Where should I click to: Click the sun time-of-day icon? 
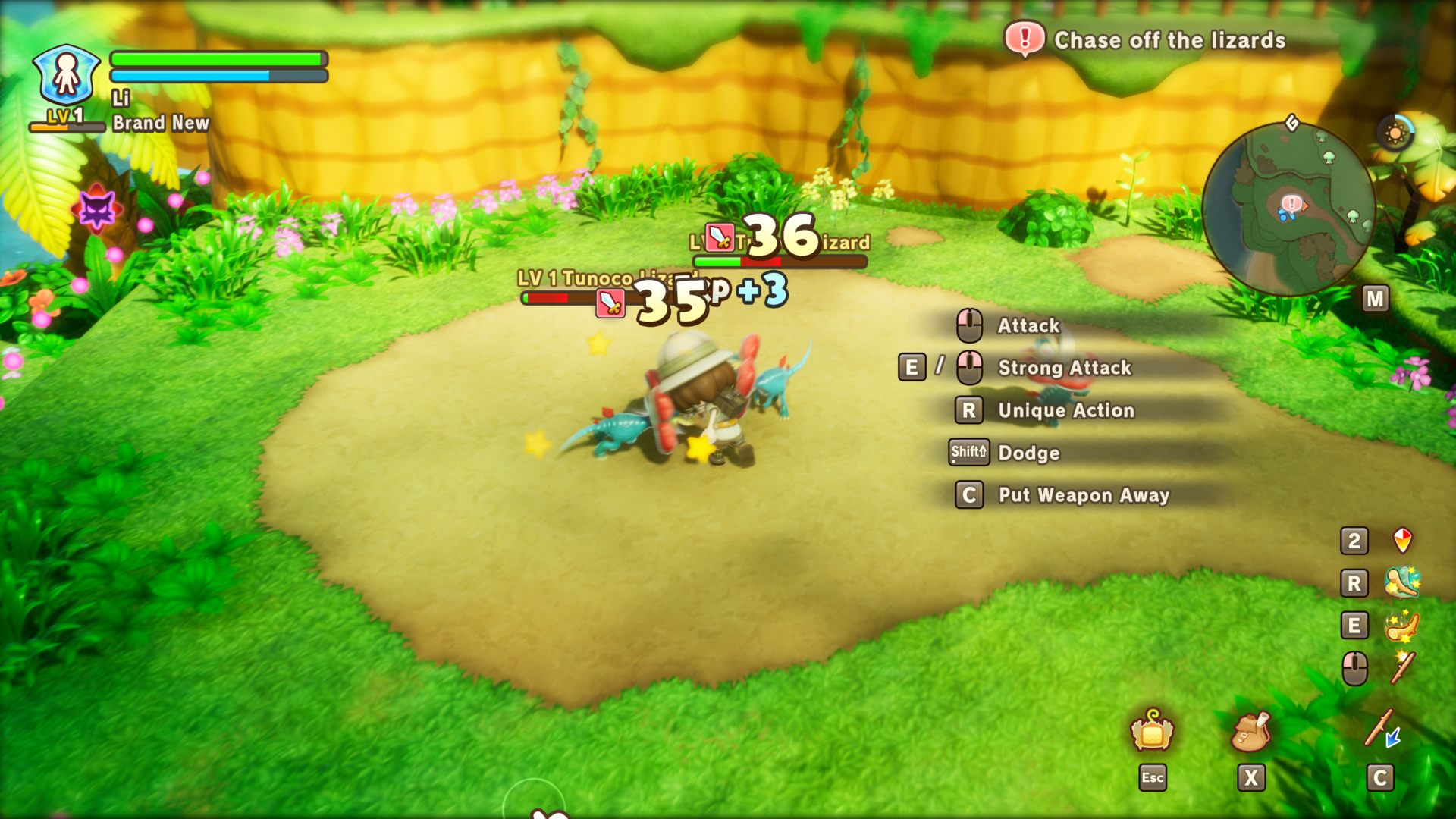(x=1395, y=133)
